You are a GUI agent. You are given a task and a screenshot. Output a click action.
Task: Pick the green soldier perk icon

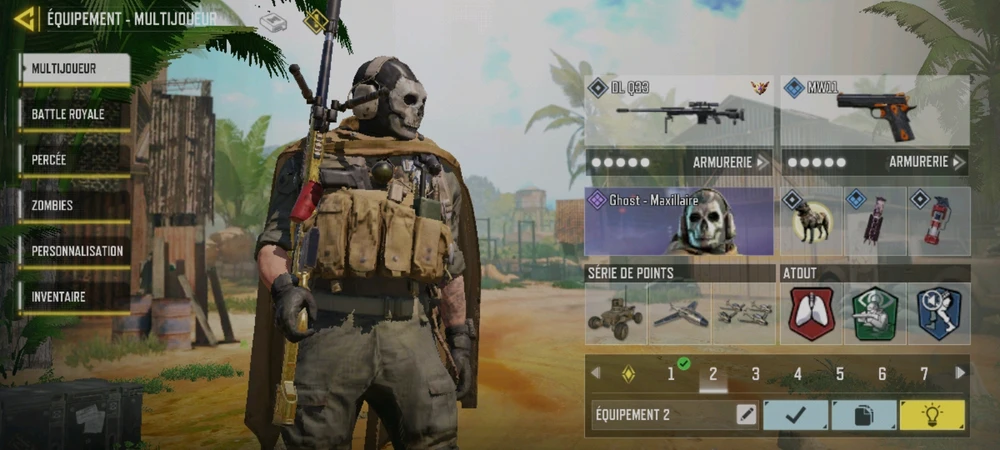(874, 314)
